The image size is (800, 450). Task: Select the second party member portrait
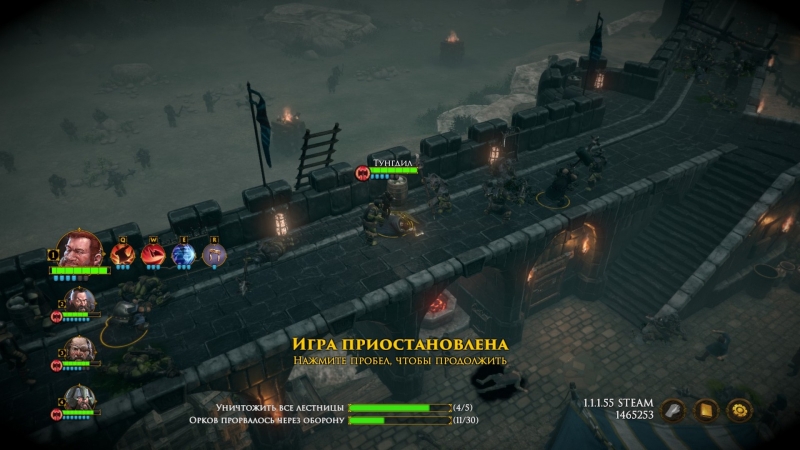[80, 300]
